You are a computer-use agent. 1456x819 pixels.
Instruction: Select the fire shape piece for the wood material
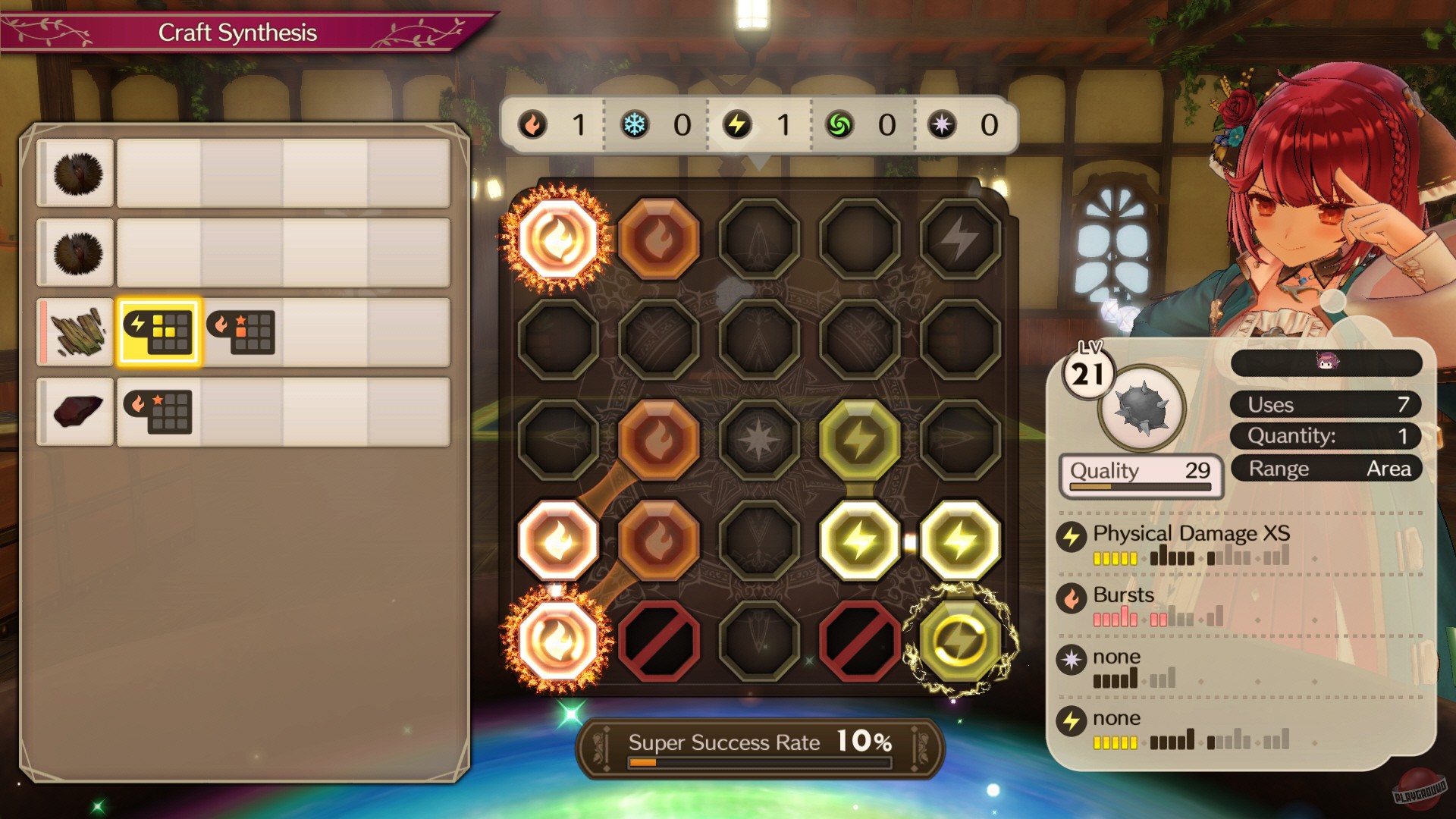(241, 332)
